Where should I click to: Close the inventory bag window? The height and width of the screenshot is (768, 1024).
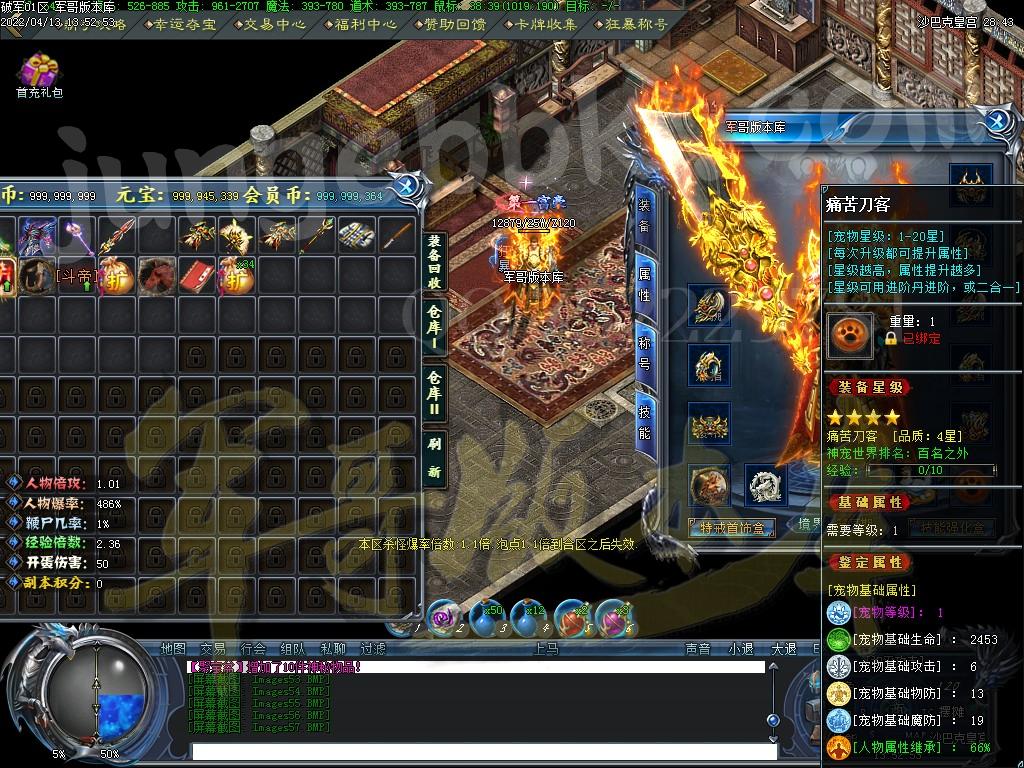pyautogui.click(x=407, y=186)
